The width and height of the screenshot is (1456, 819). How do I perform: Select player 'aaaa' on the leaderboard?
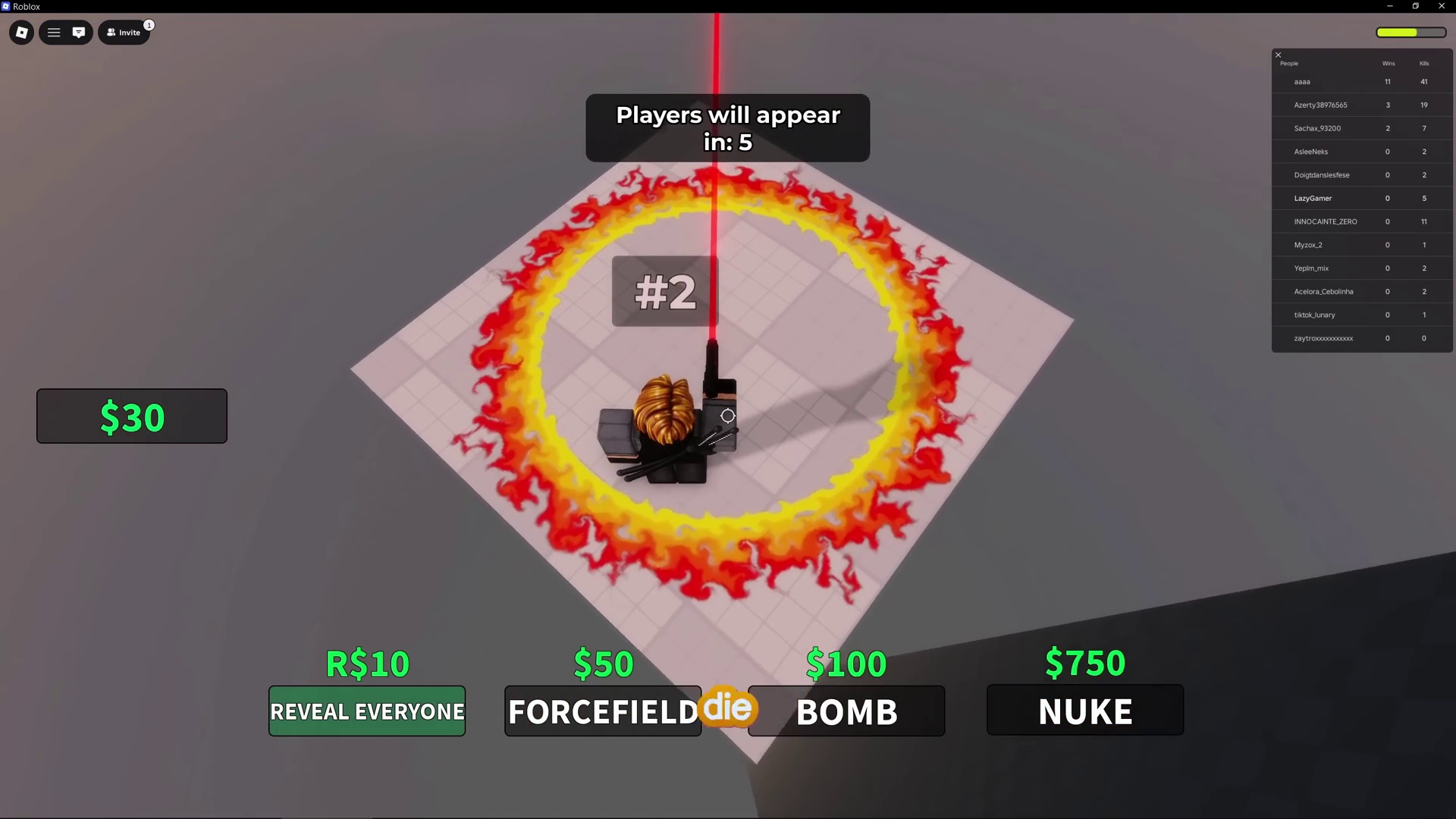pyautogui.click(x=1302, y=81)
